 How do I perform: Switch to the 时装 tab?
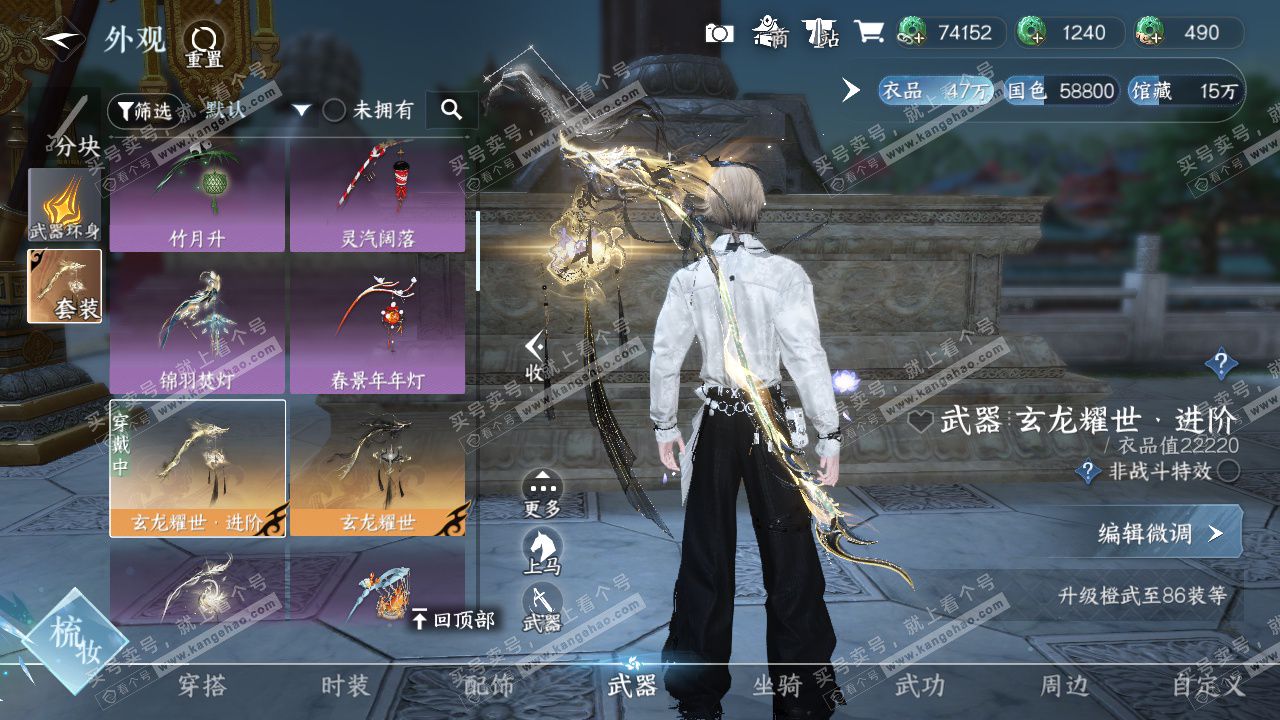click(x=345, y=686)
